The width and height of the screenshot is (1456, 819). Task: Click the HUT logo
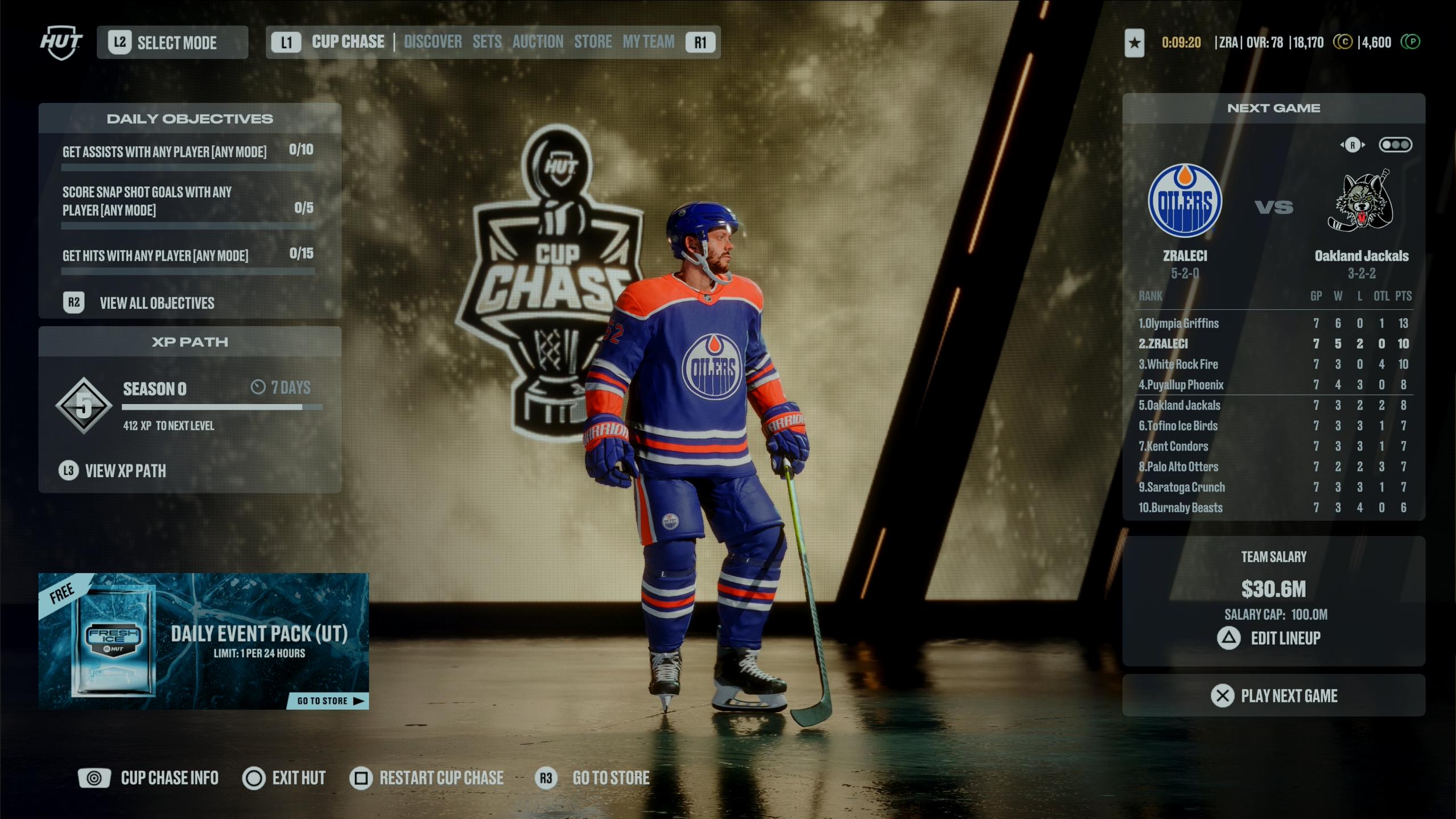coord(61,43)
